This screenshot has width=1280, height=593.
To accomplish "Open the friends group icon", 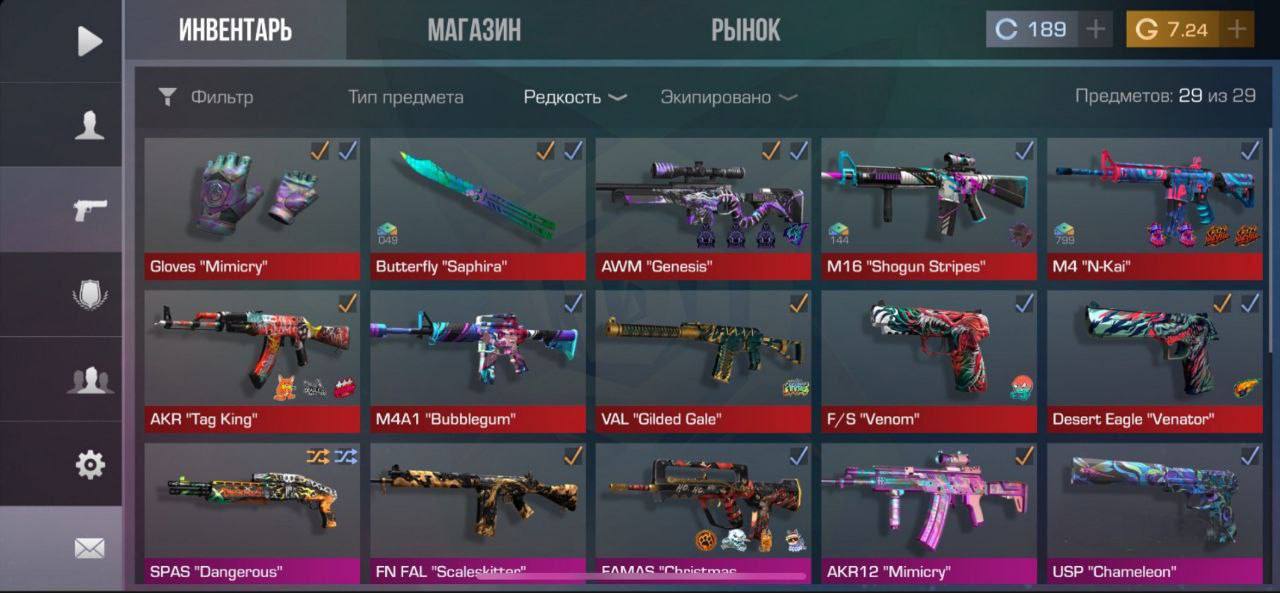I will point(90,380).
